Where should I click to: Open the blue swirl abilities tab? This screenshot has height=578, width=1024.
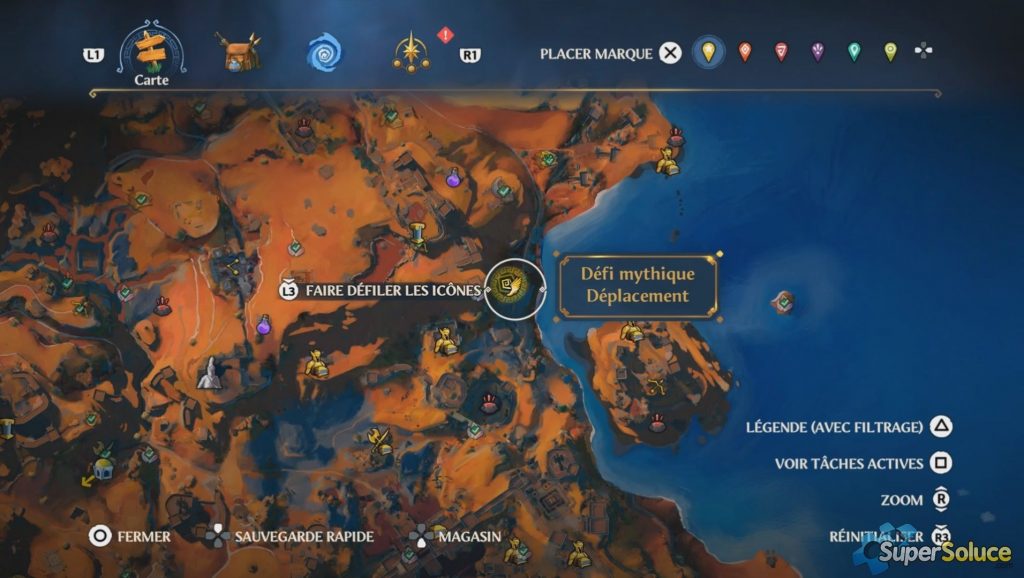323,52
